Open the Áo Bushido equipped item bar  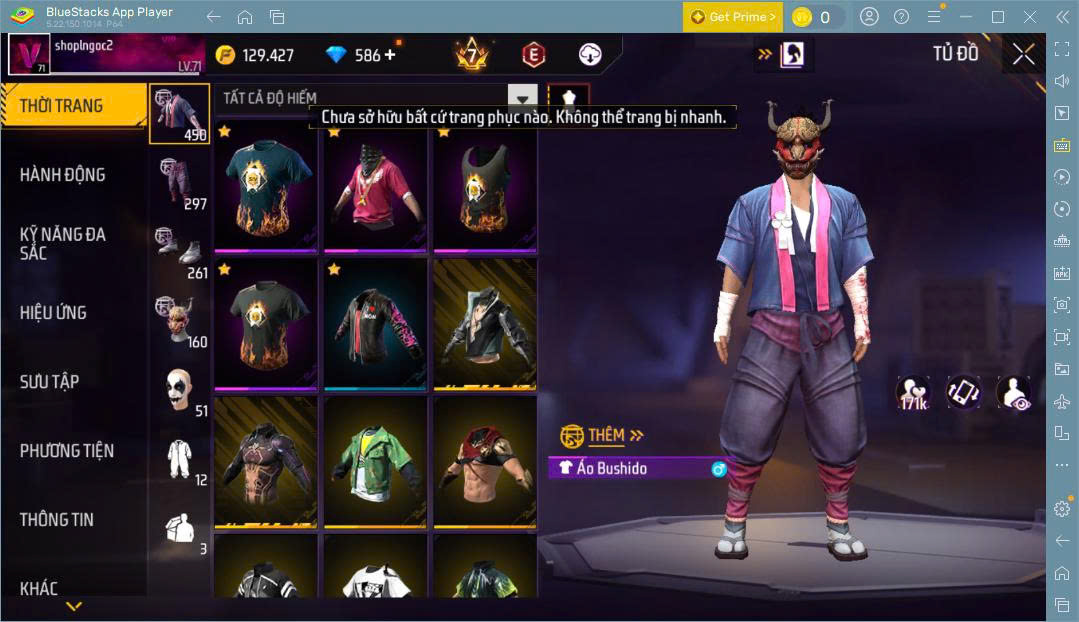coord(636,468)
